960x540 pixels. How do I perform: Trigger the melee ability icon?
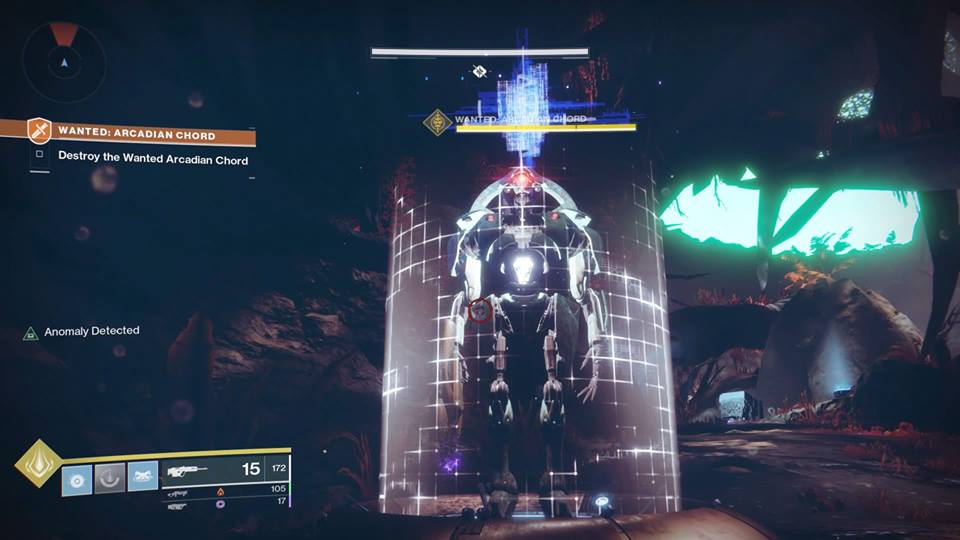click(x=143, y=478)
